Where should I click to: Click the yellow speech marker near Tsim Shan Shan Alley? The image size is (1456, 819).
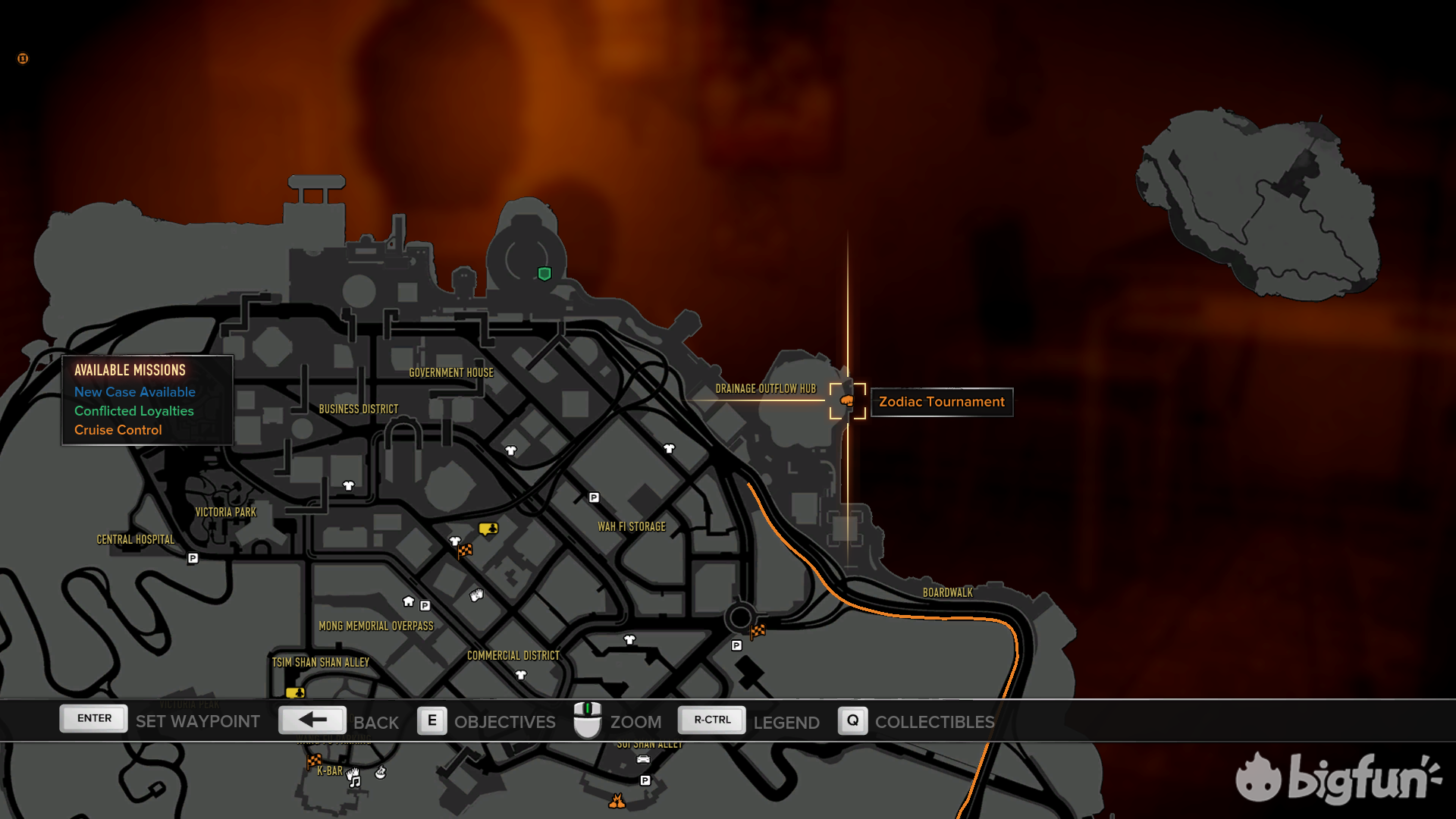[295, 692]
